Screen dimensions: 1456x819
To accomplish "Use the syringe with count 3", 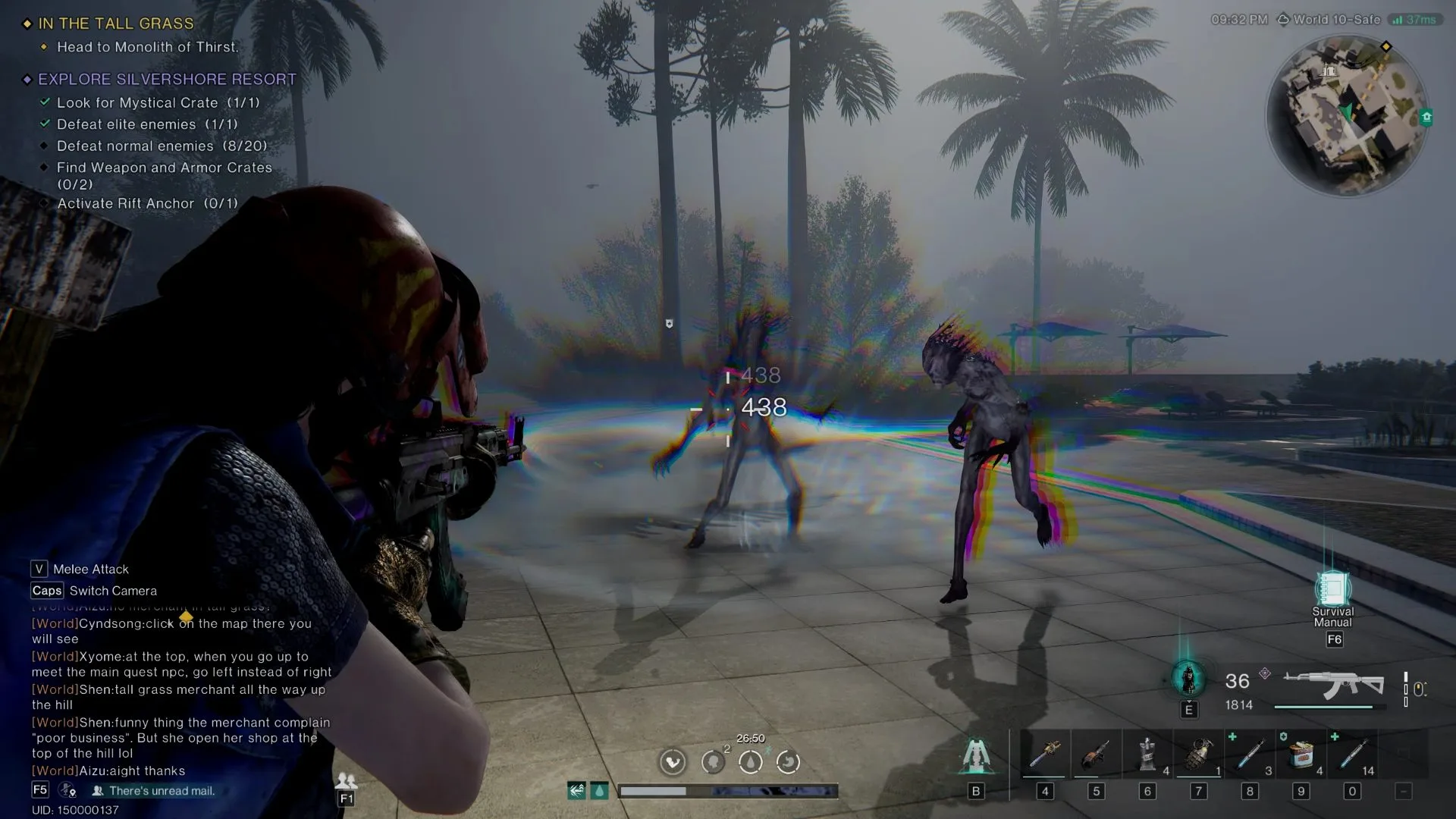I will point(1250,755).
